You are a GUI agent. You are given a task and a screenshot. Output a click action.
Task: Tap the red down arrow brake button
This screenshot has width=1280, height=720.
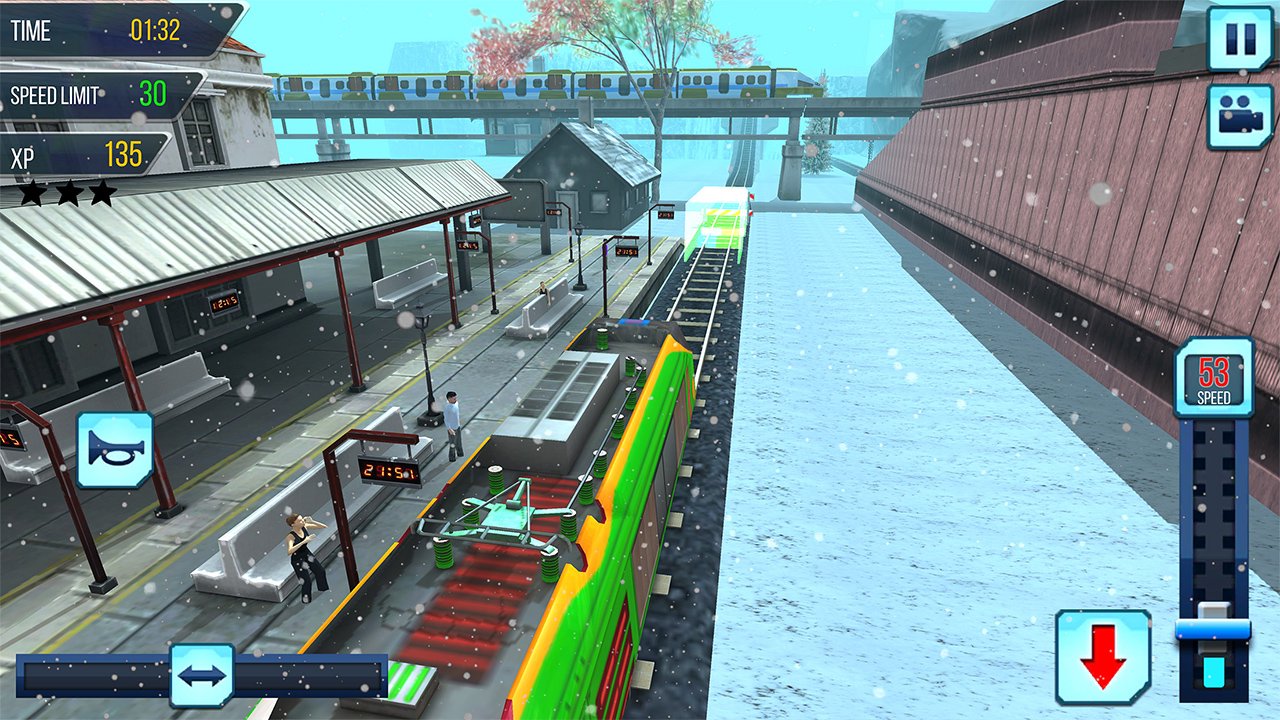1103,657
